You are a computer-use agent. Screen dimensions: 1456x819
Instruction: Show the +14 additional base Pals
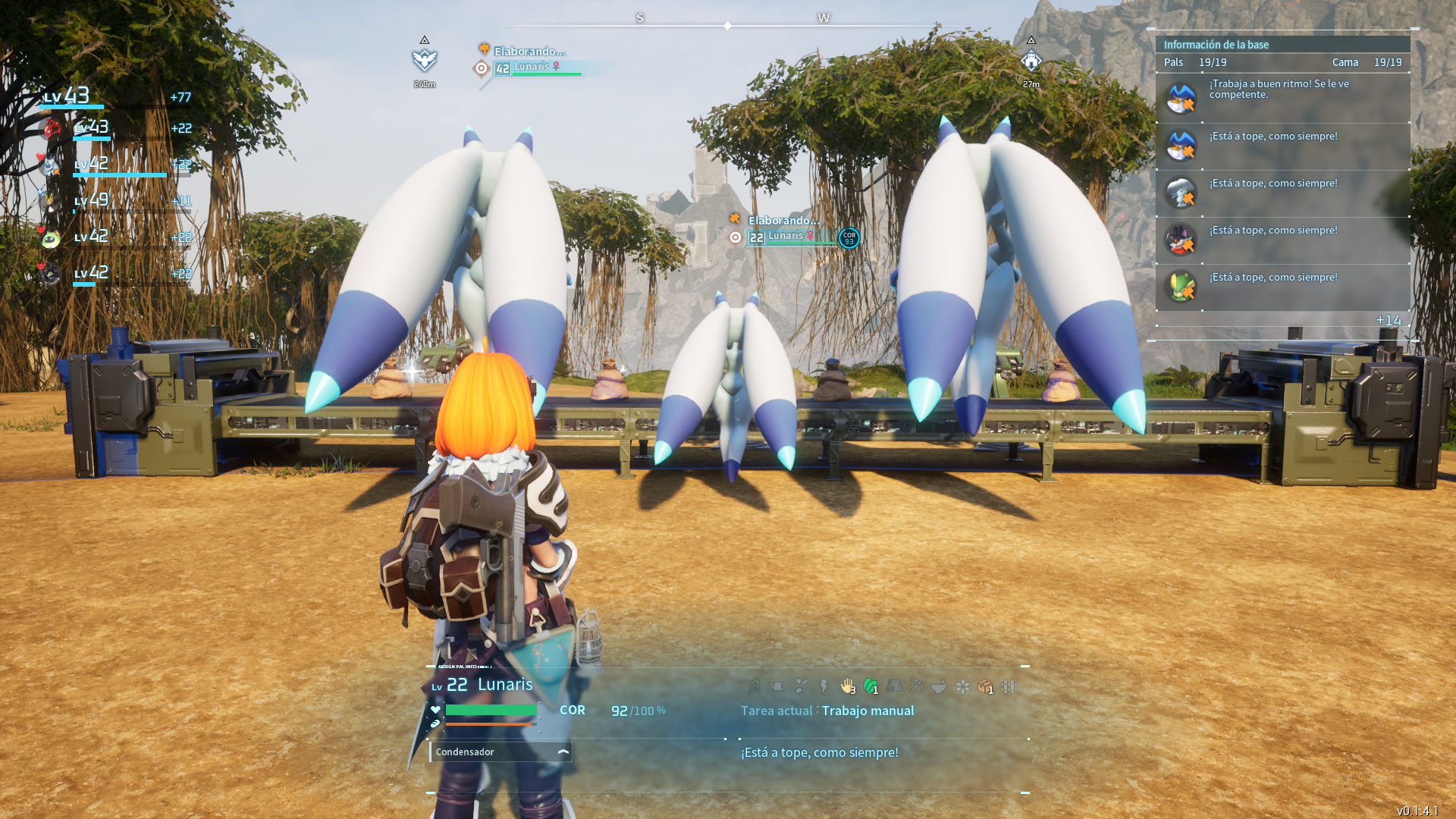(x=1389, y=320)
